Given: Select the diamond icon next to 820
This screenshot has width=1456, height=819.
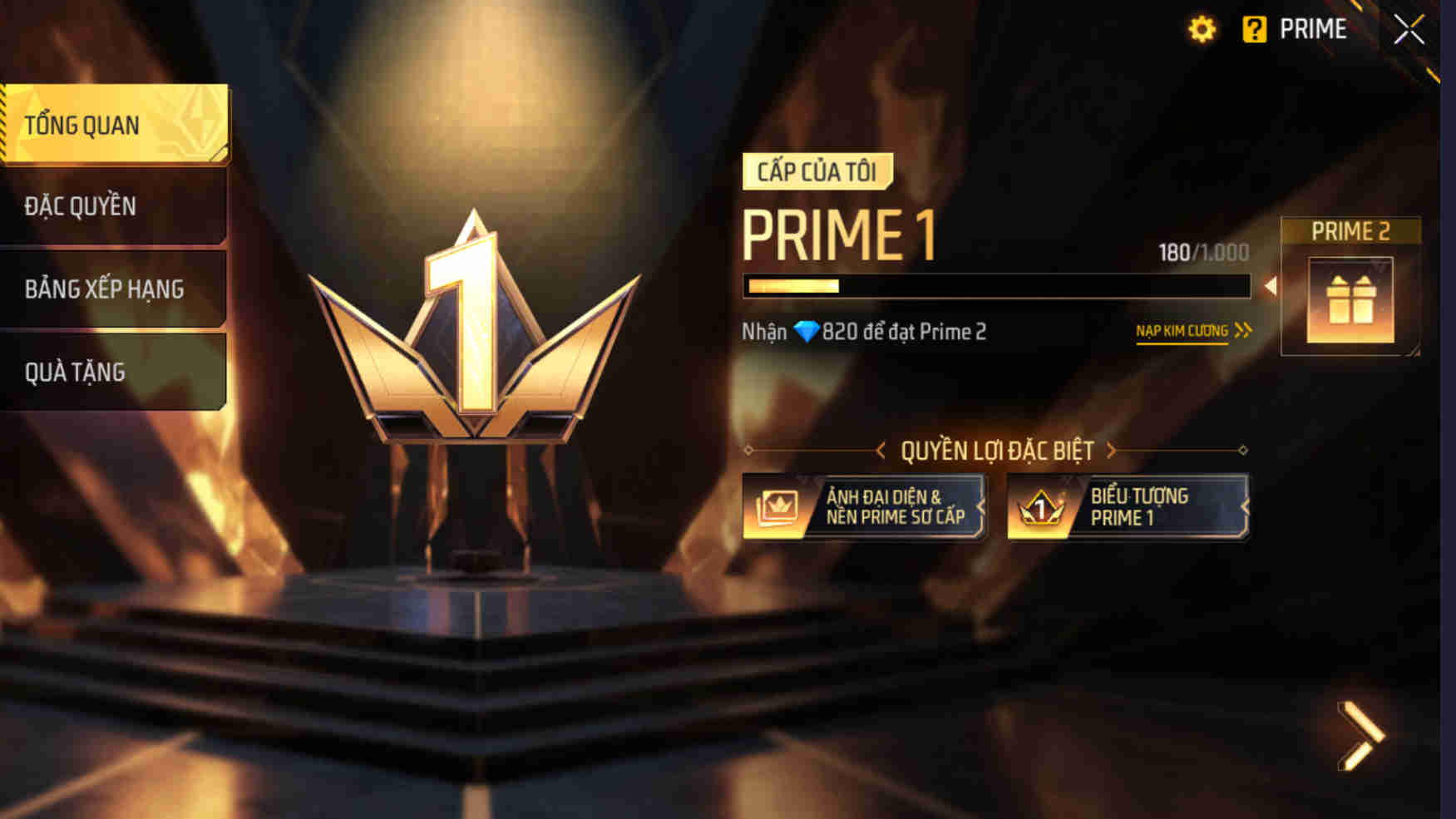Looking at the screenshot, I should (x=805, y=332).
